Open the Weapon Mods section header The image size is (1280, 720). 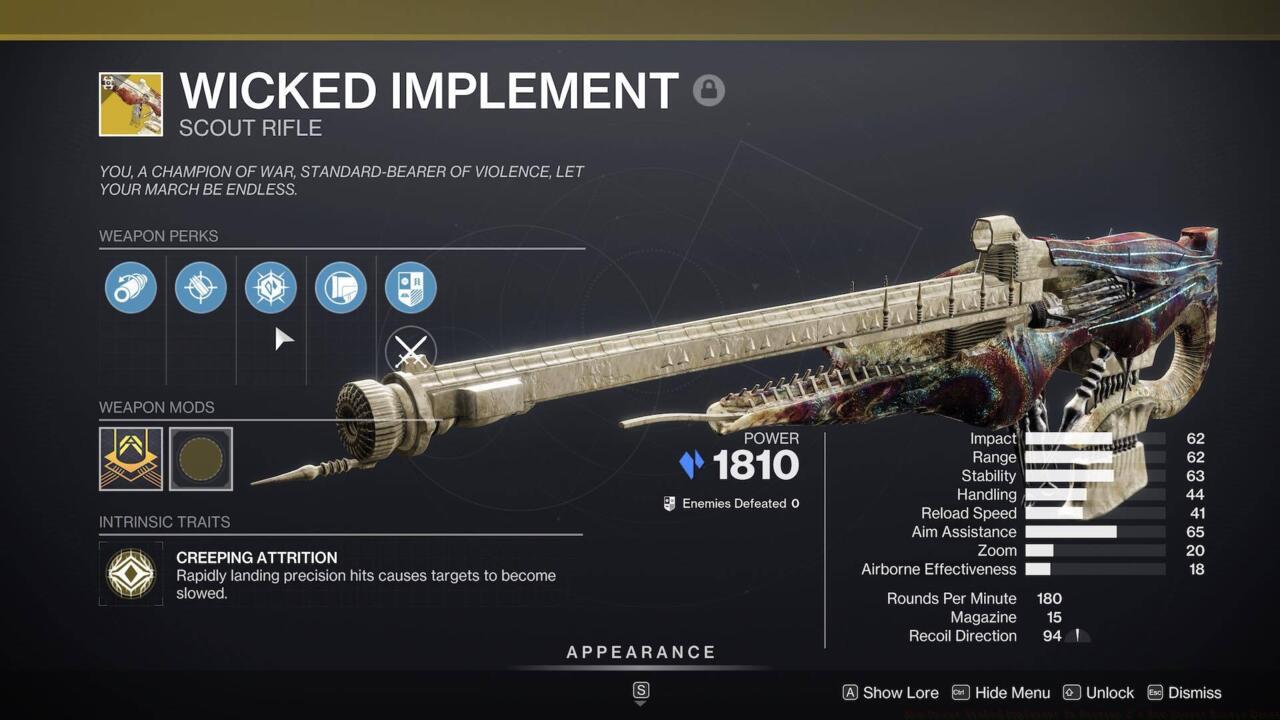click(156, 407)
